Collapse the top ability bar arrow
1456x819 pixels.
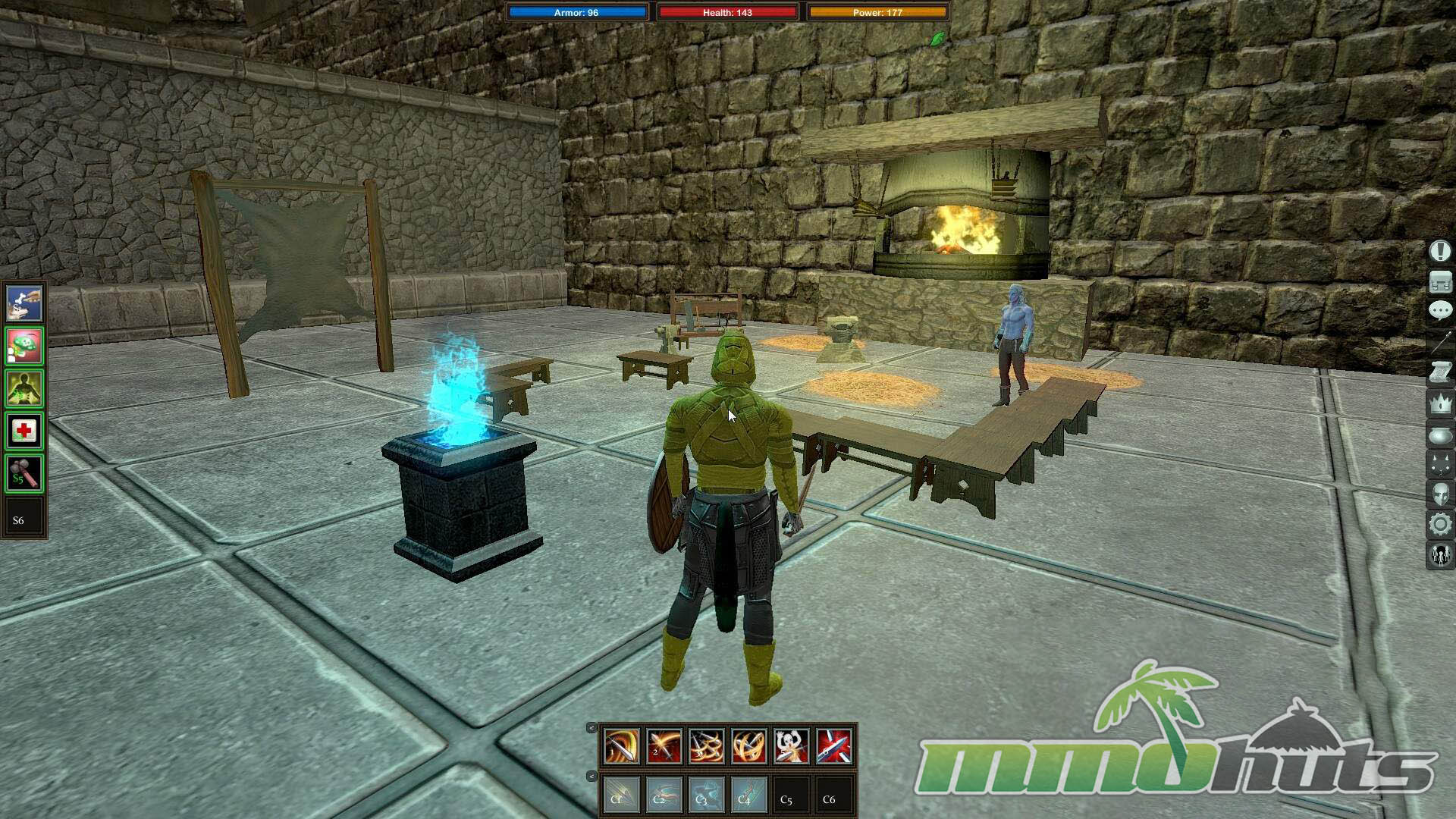coord(591,728)
